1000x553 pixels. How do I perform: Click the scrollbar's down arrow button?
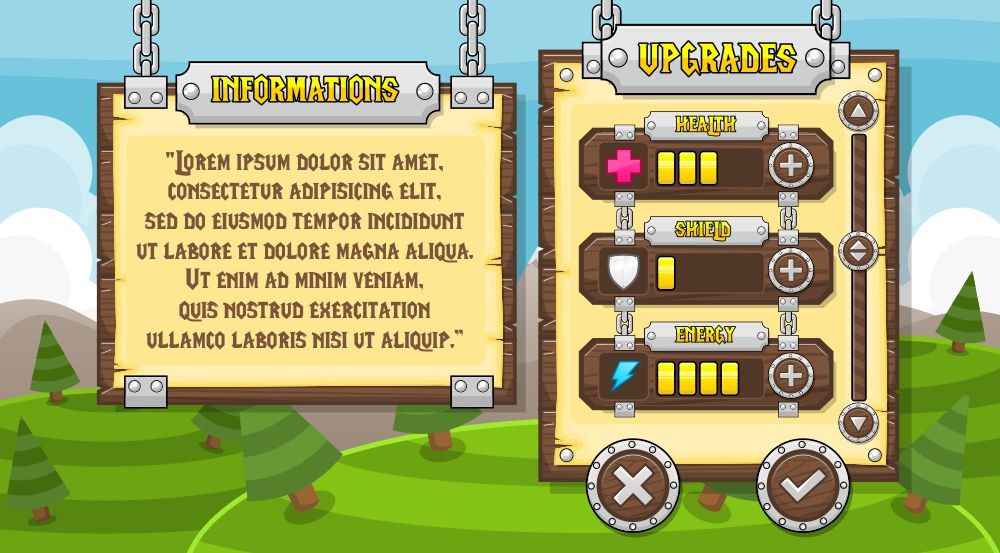[x=858, y=421]
